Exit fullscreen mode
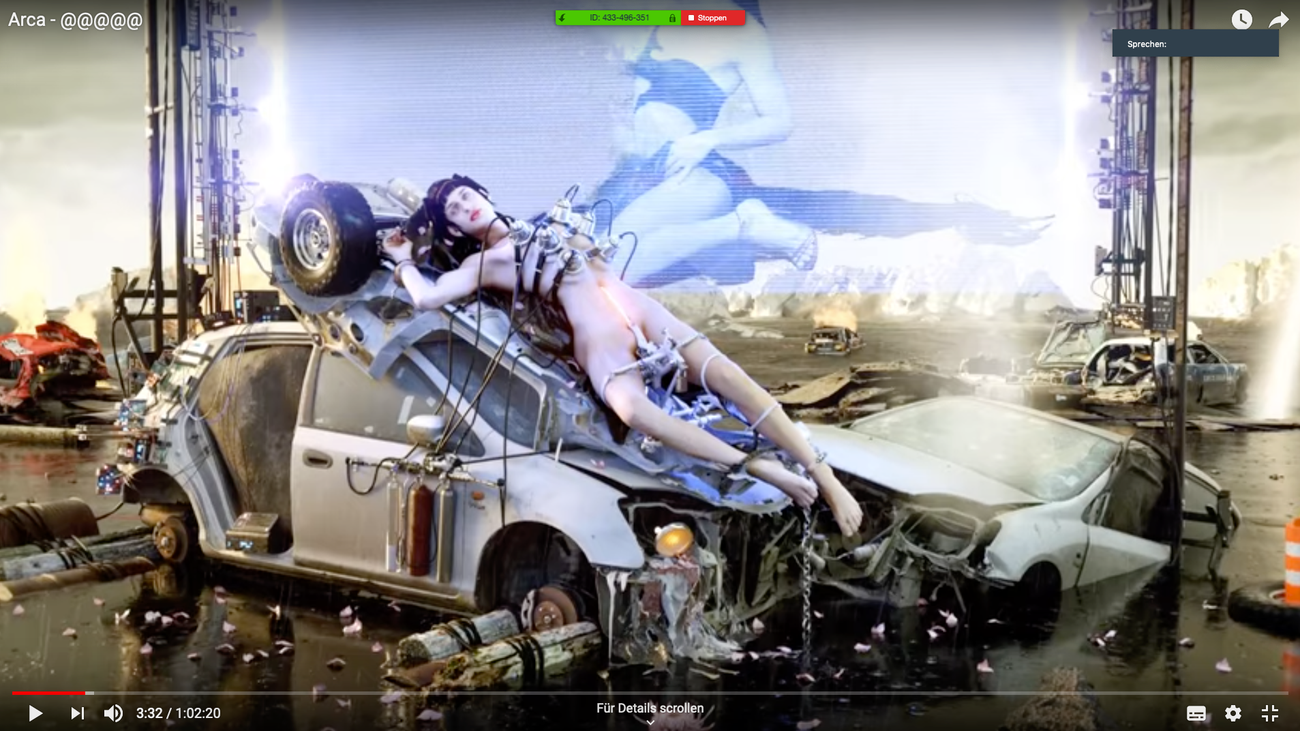 [1270, 713]
